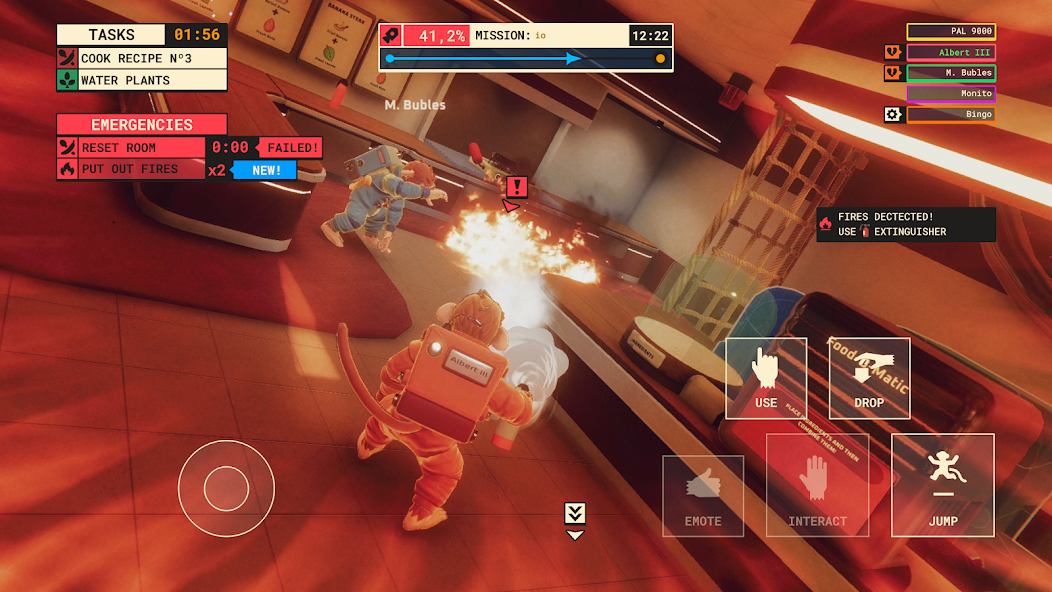This screenshot has width=1052, height=592.
Task: Click the rocket mission progress icon
Action: pos(392,36)
